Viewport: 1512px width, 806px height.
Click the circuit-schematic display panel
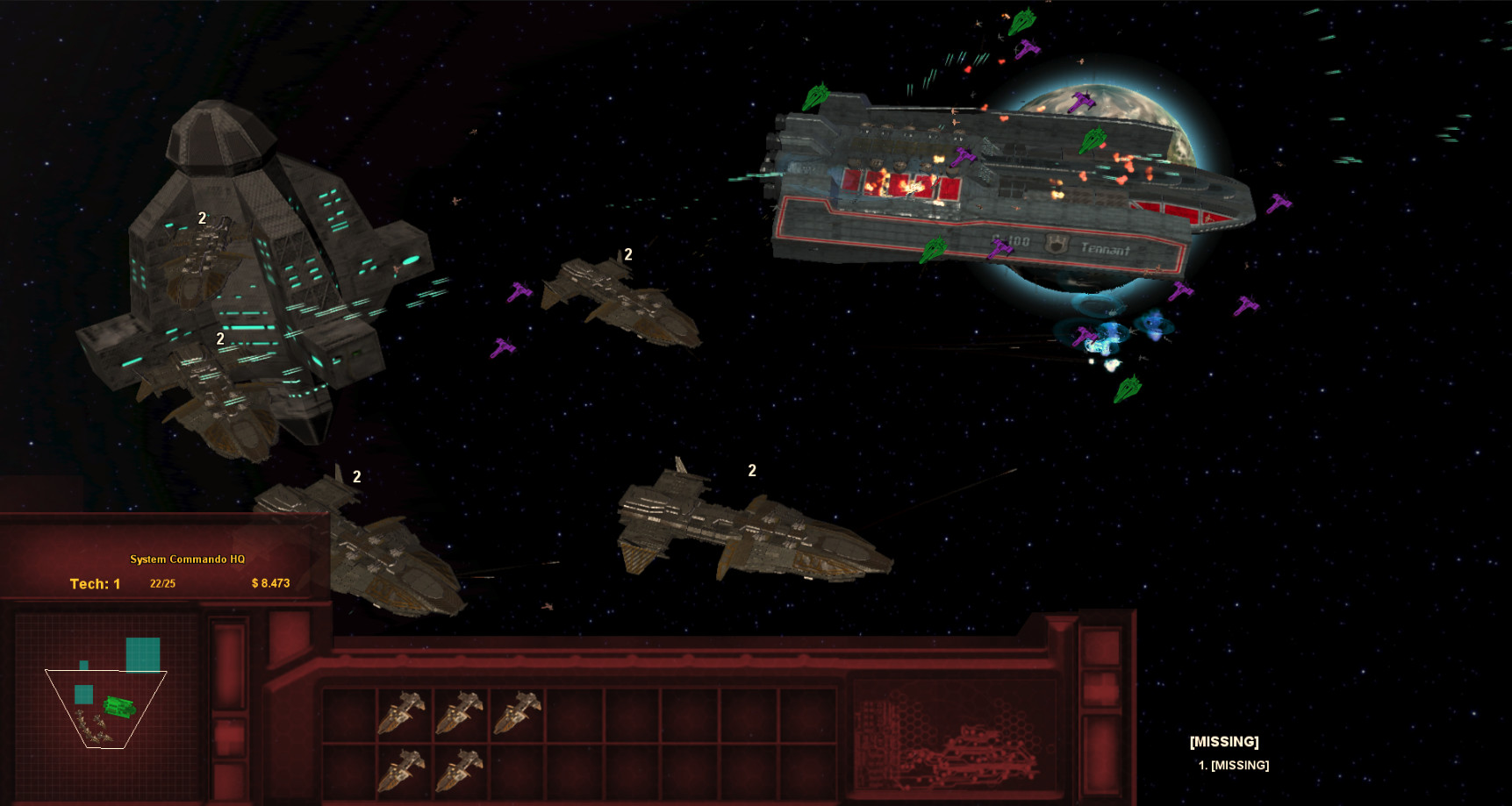(x=957, y=737)
